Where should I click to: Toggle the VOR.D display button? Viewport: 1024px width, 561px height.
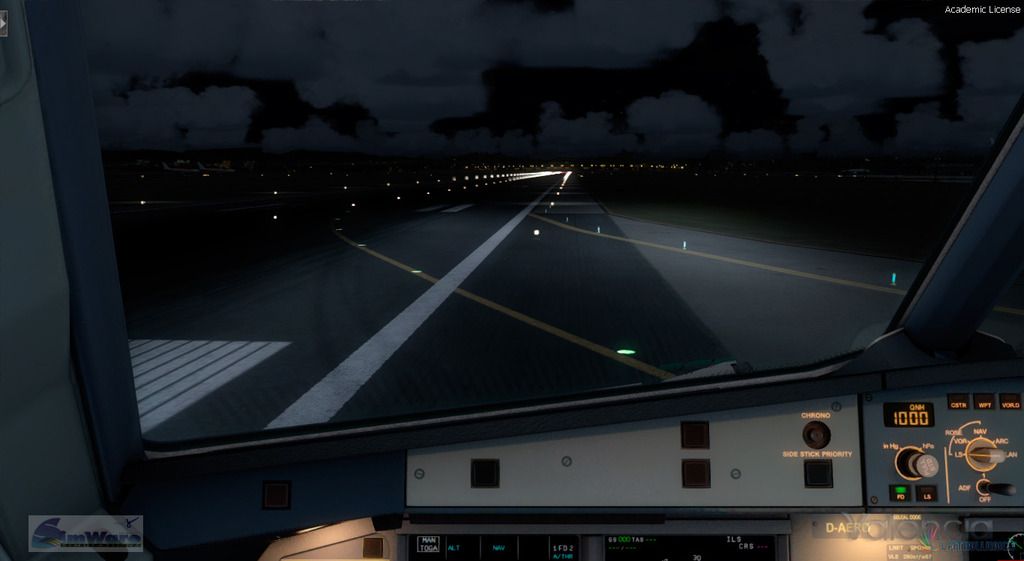pyautogui.click(x=1010, y=402)
